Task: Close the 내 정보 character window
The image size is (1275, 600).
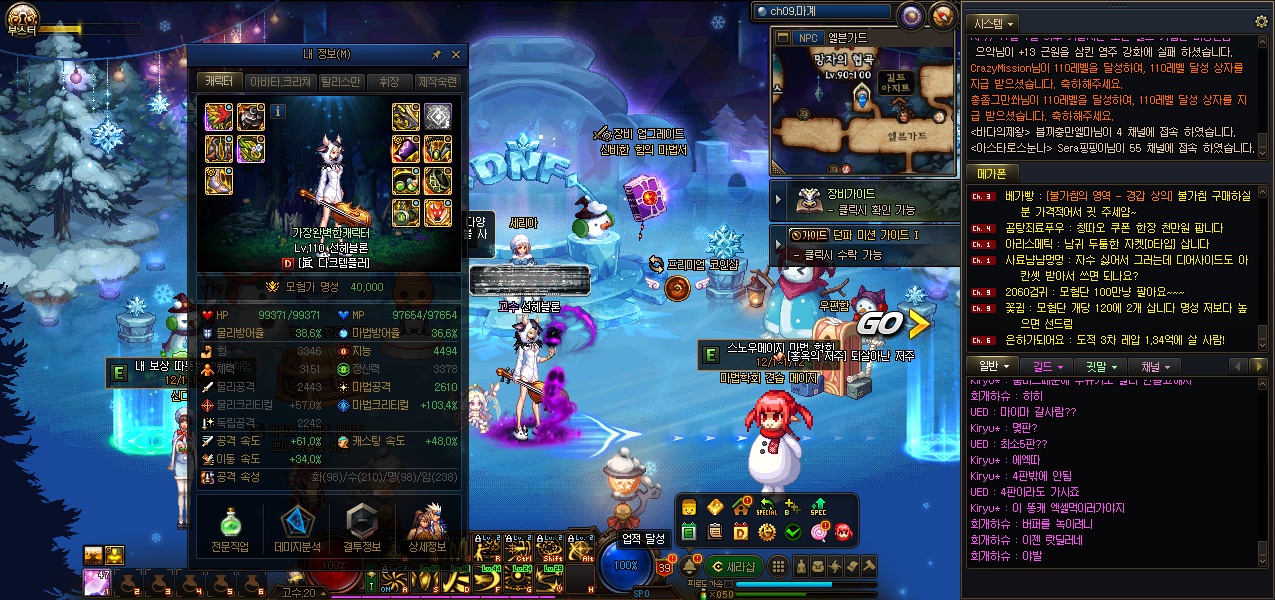Action: (456, 55)
